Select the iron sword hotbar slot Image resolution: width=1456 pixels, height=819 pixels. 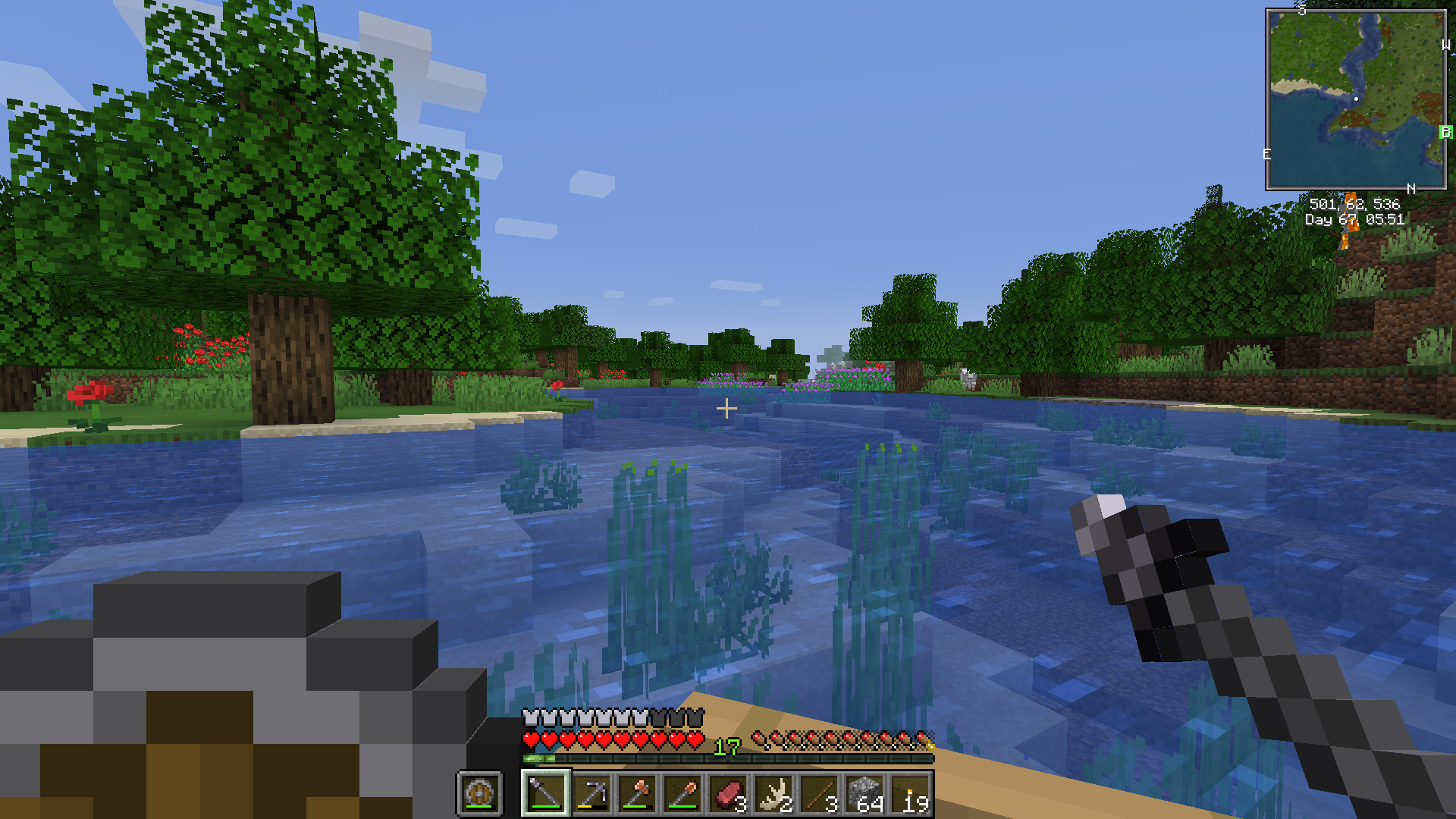545,793
